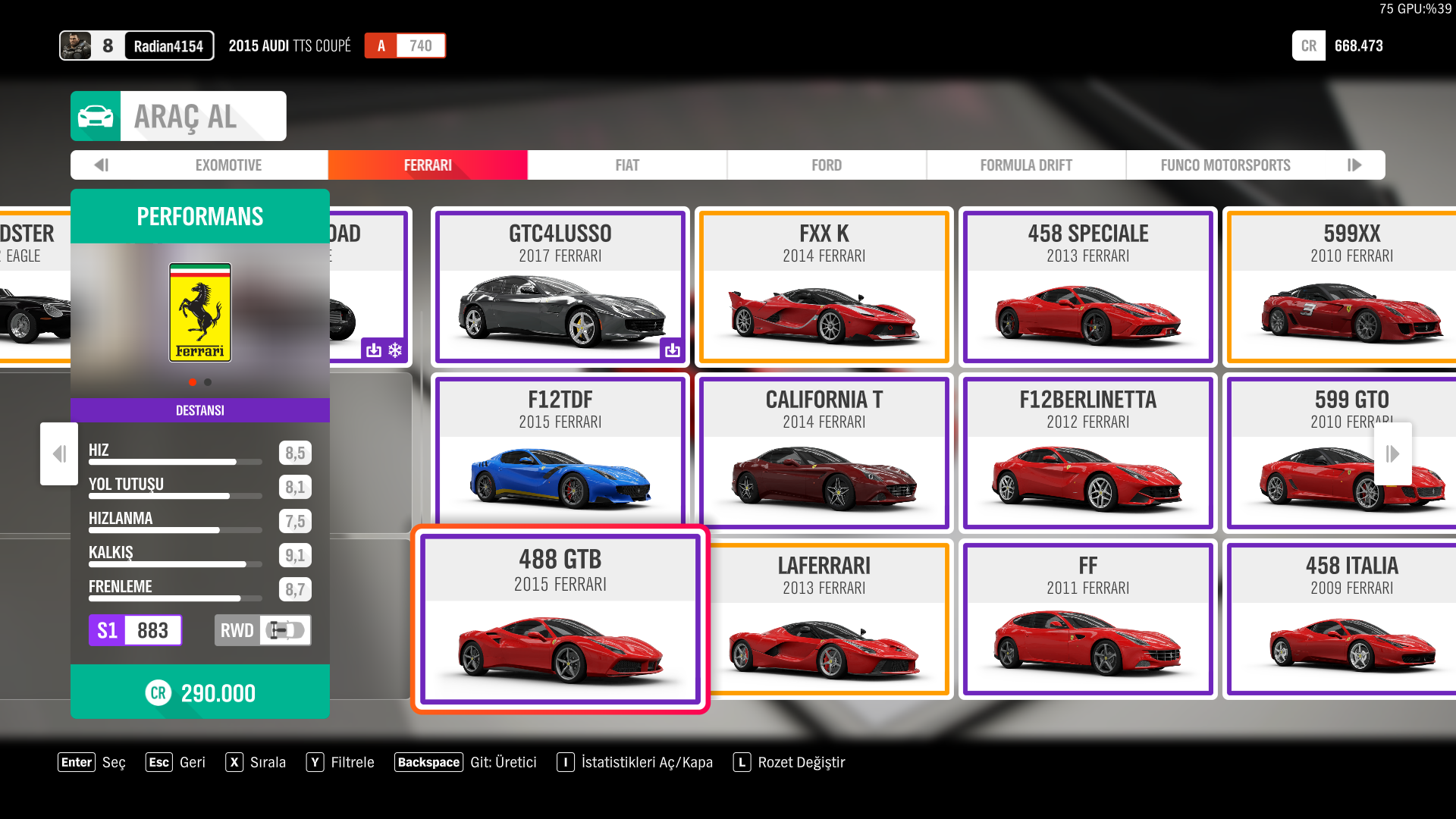Choose the California T car tile

[824, 453]
